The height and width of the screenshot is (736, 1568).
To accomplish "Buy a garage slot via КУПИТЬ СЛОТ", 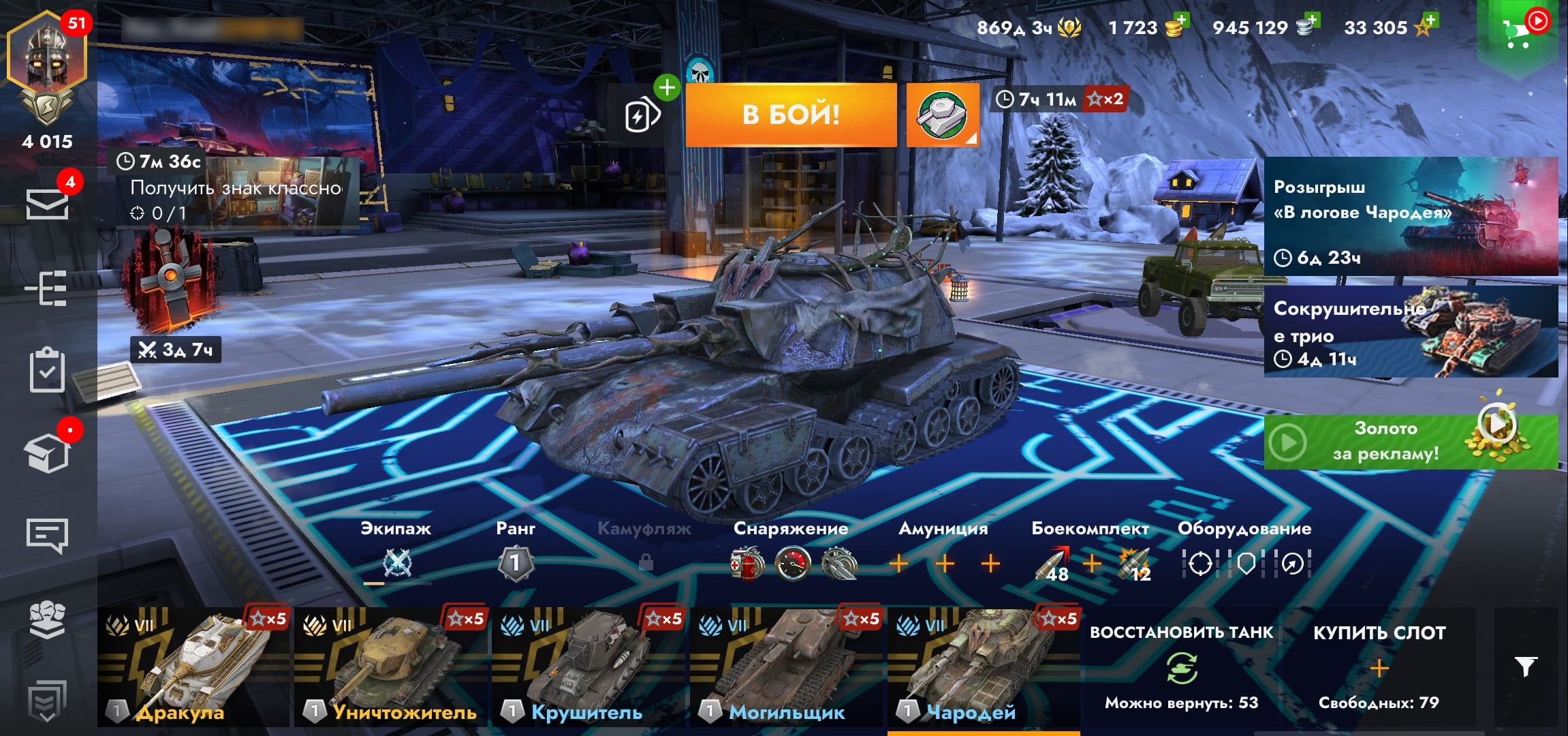I will click(x=1379, y=668).
